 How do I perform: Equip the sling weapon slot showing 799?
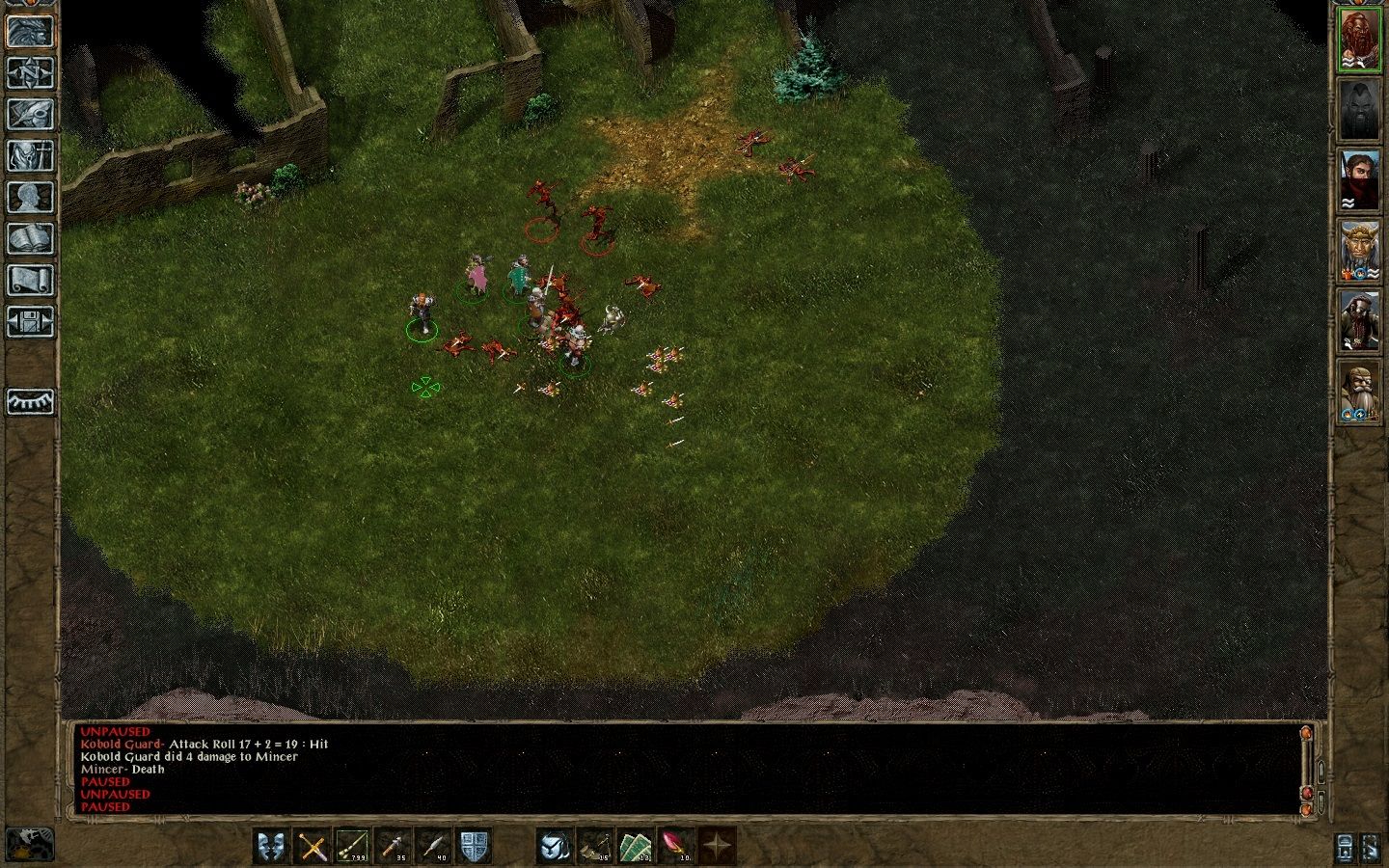coord(353,846)
